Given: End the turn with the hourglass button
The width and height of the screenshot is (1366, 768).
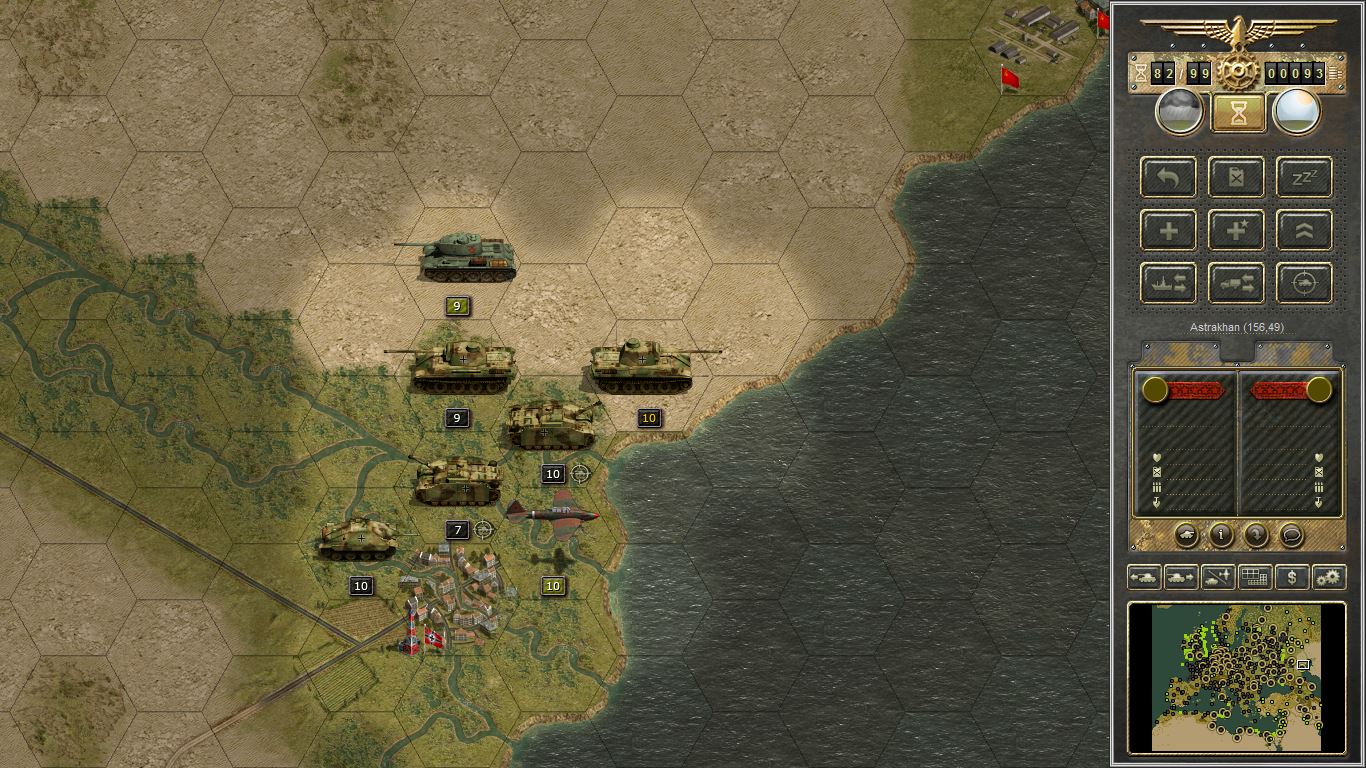Looking at the screenshot, I should [x=1238, y=112].
